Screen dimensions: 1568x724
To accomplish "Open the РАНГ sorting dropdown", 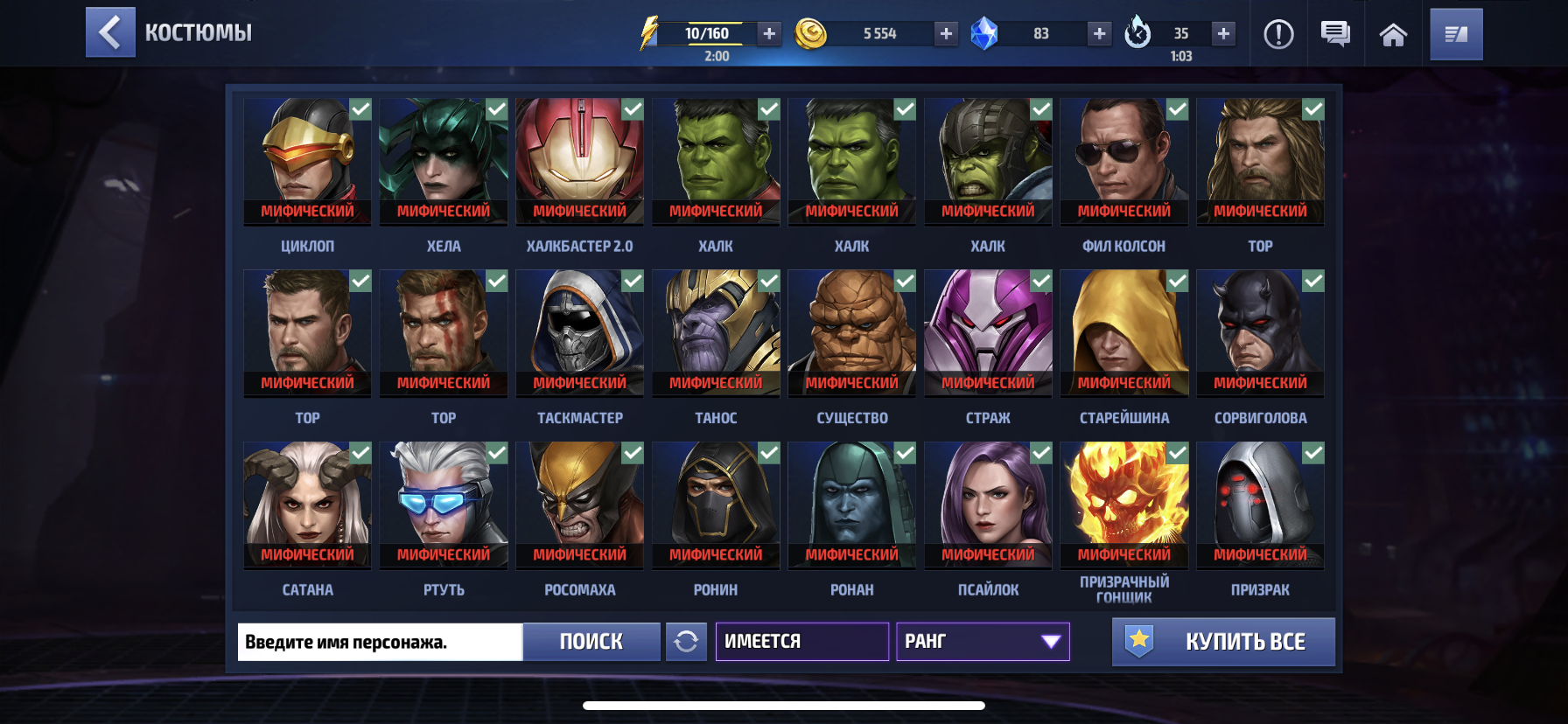I will click(983, 641).
